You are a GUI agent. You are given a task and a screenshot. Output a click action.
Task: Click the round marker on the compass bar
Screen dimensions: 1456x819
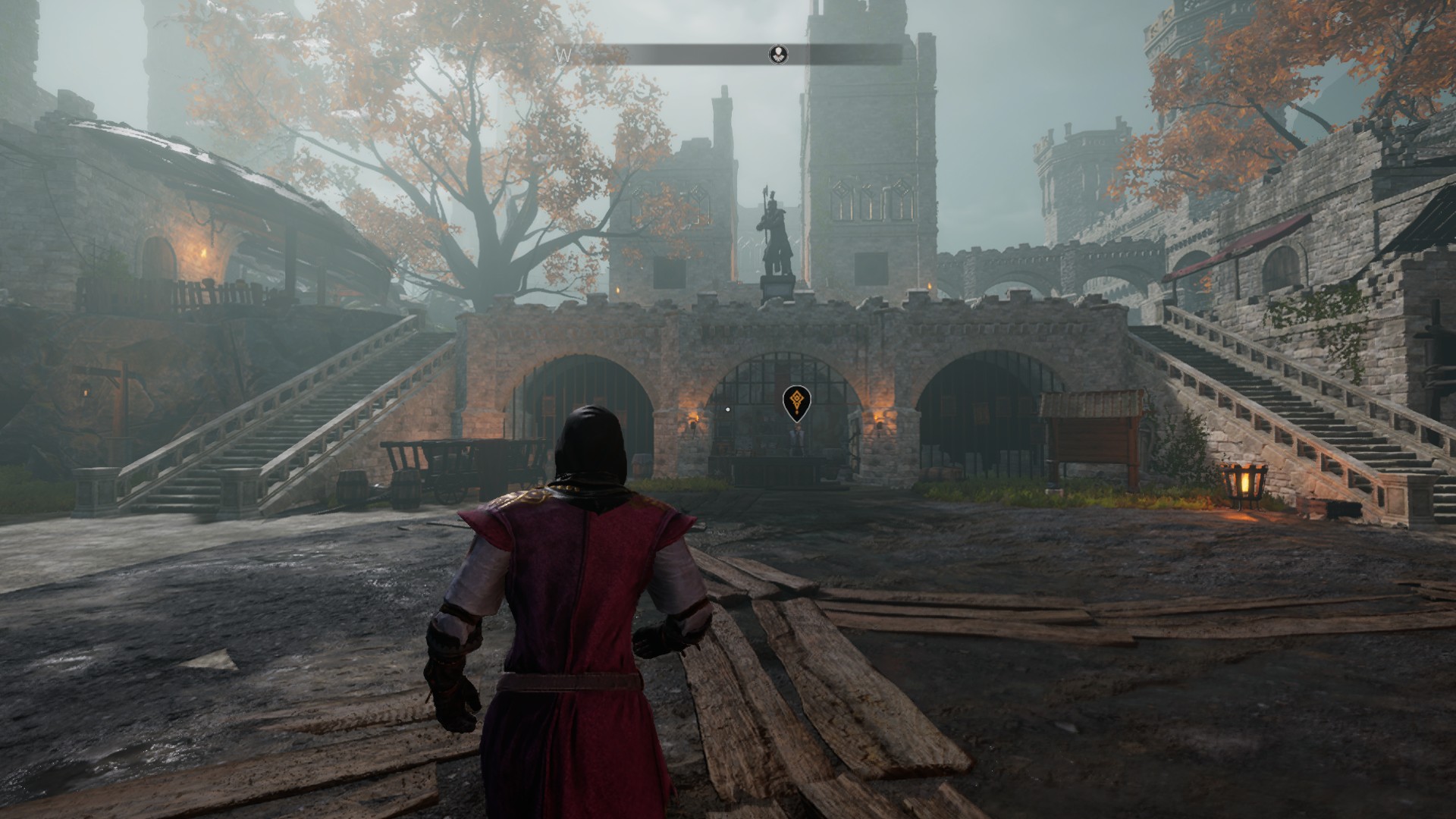pyautogui.click(x=779, y=54)
